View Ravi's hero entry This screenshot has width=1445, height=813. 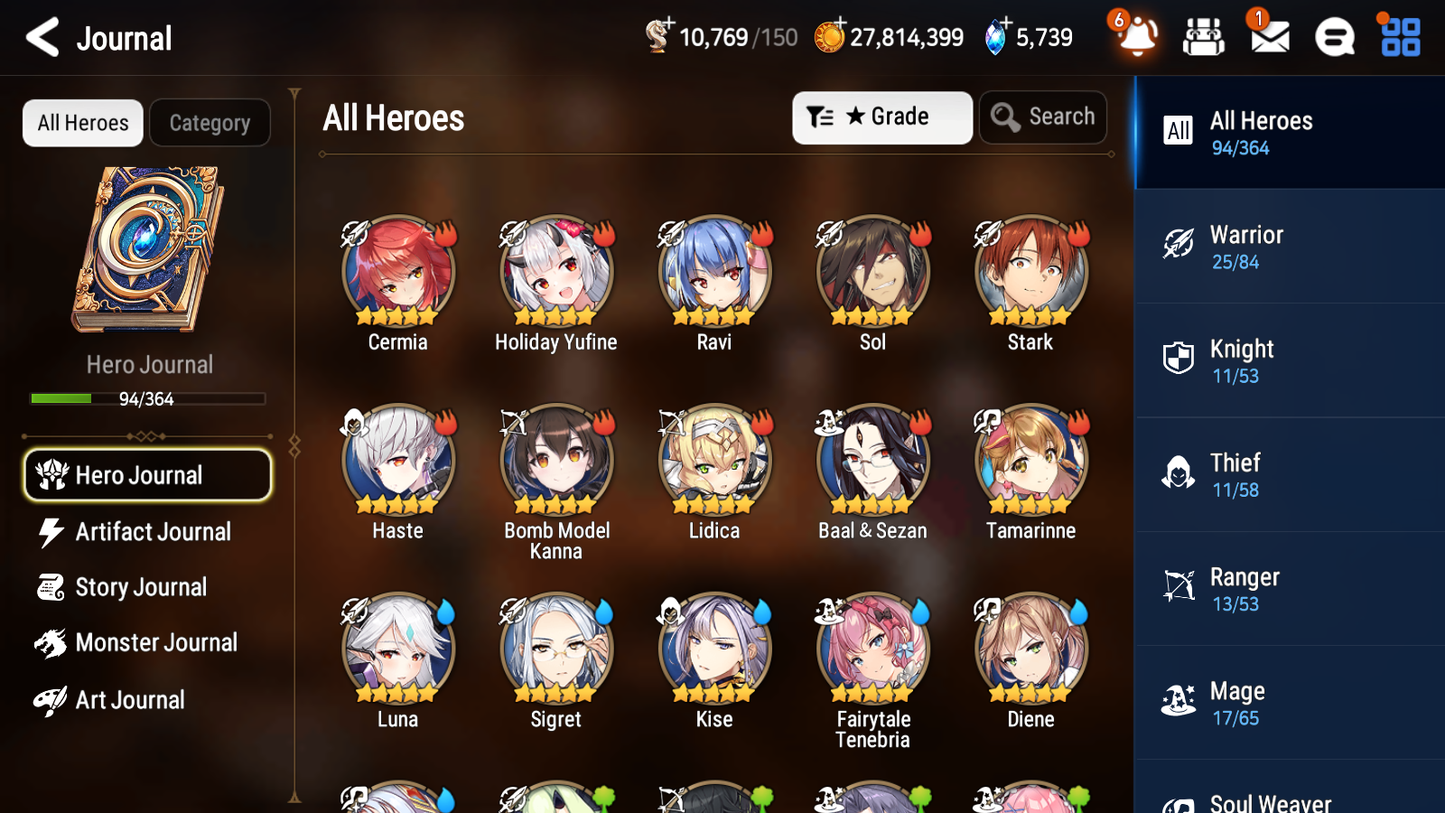[714, 270]
